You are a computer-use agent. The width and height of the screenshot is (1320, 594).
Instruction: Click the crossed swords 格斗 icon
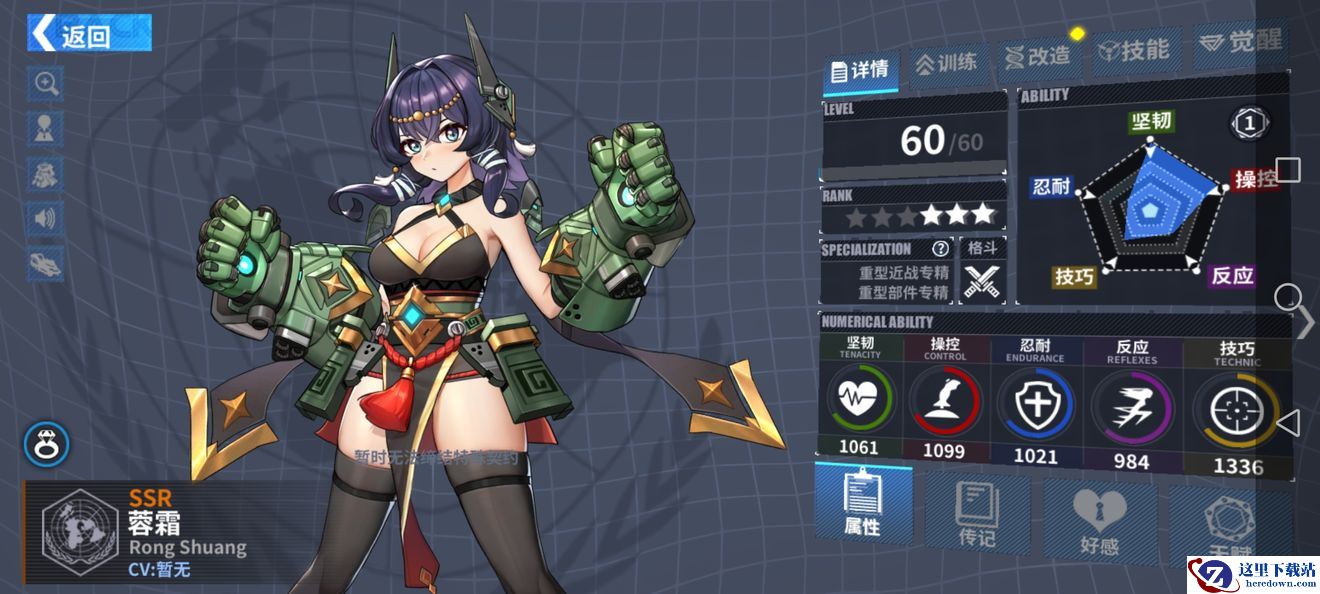pos(981,281)
